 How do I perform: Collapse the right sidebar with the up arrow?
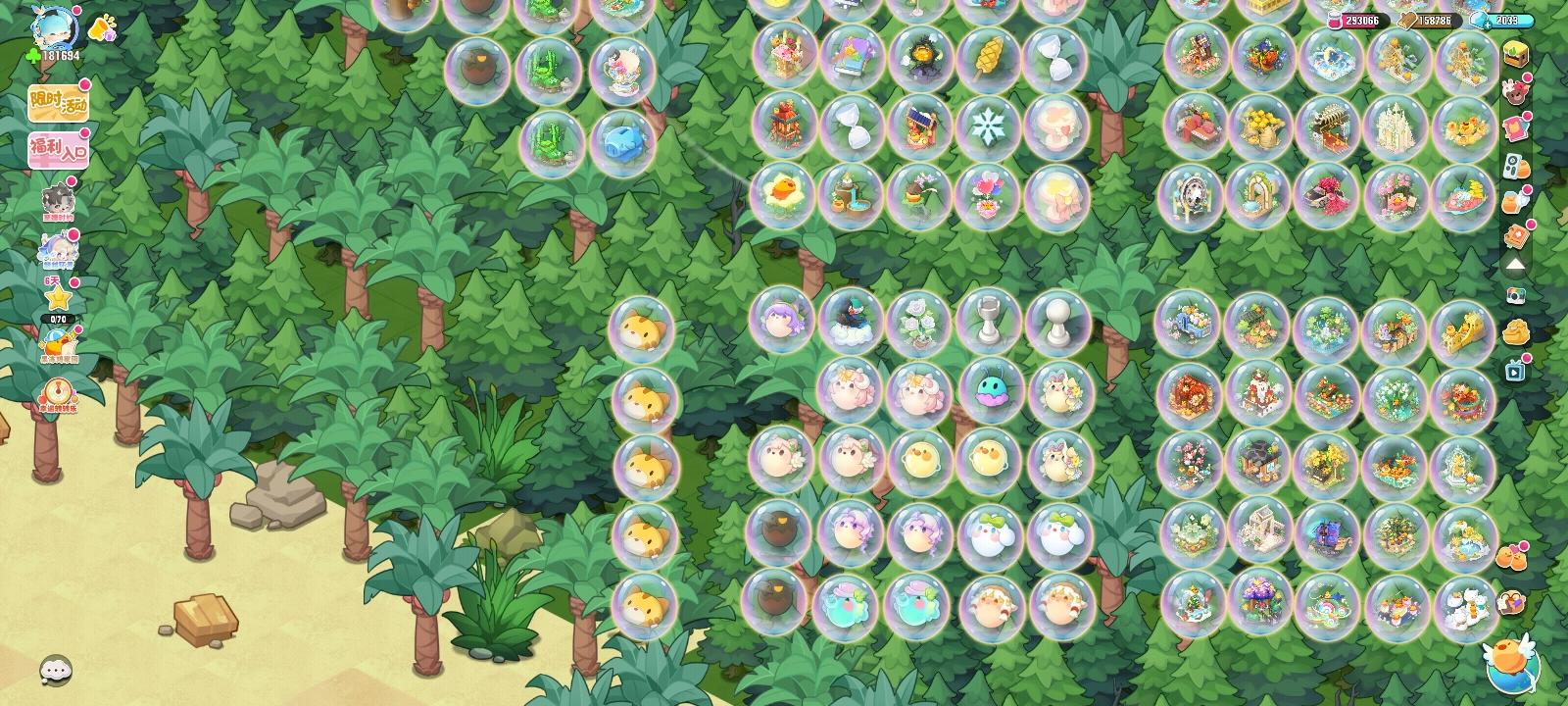pos(1517,265)
